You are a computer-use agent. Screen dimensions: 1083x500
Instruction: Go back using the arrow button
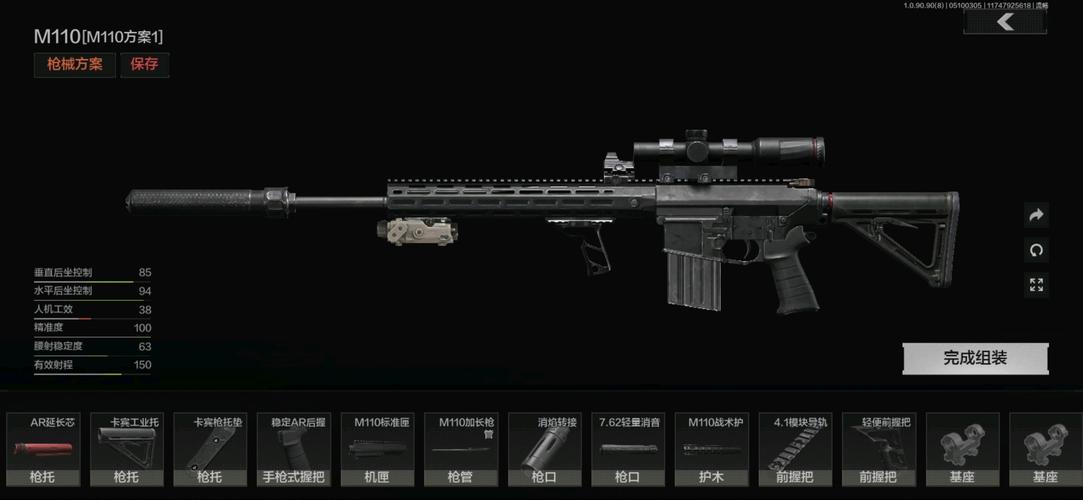pos(1005,22)
